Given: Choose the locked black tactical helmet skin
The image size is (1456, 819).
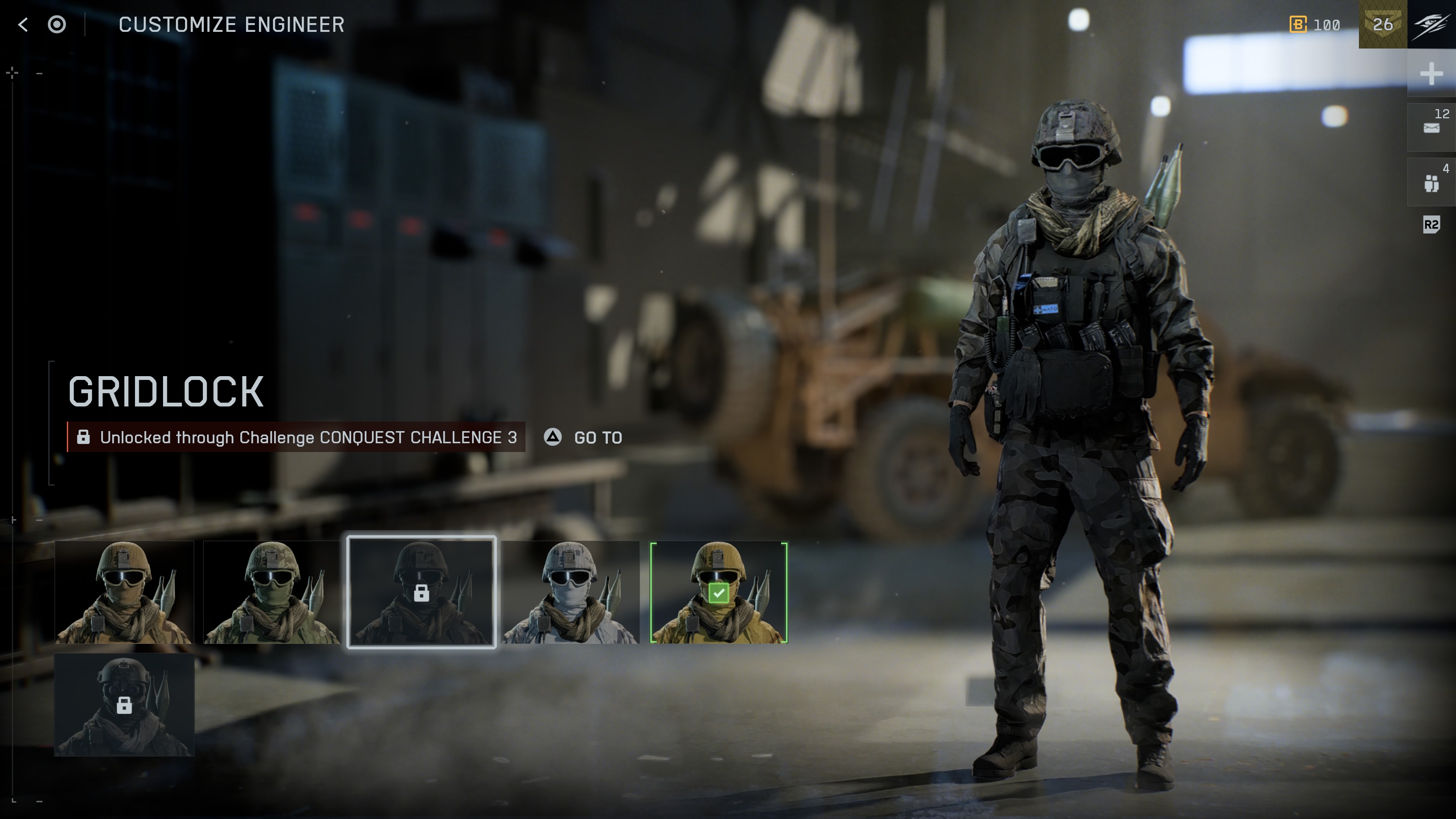Looking at the screenshot, I should pyautogui.click(x=124, y=705).
